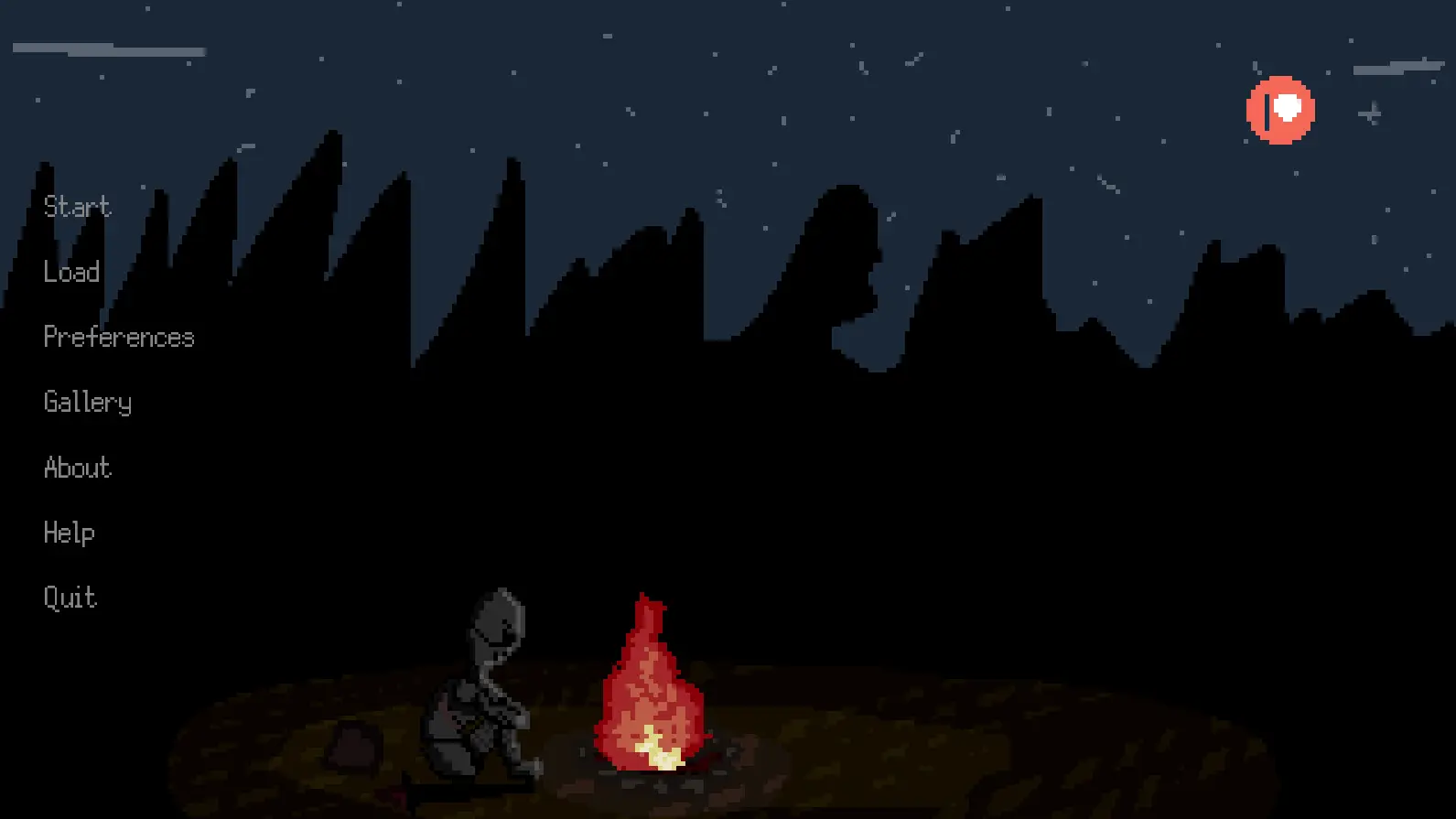Click the heart inside the Patreon logo

(1289, 105)
